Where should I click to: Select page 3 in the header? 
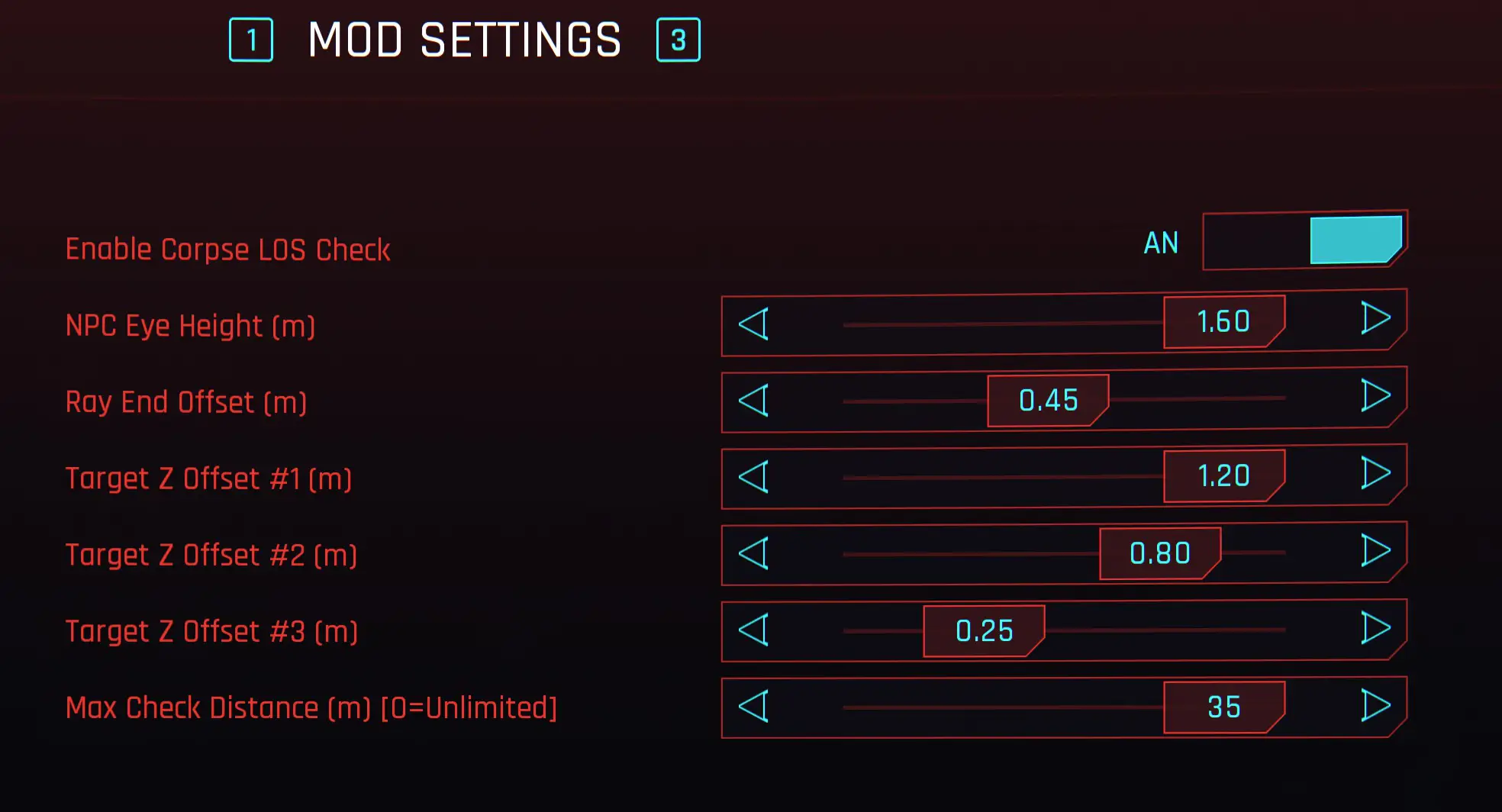pos(678,38)
